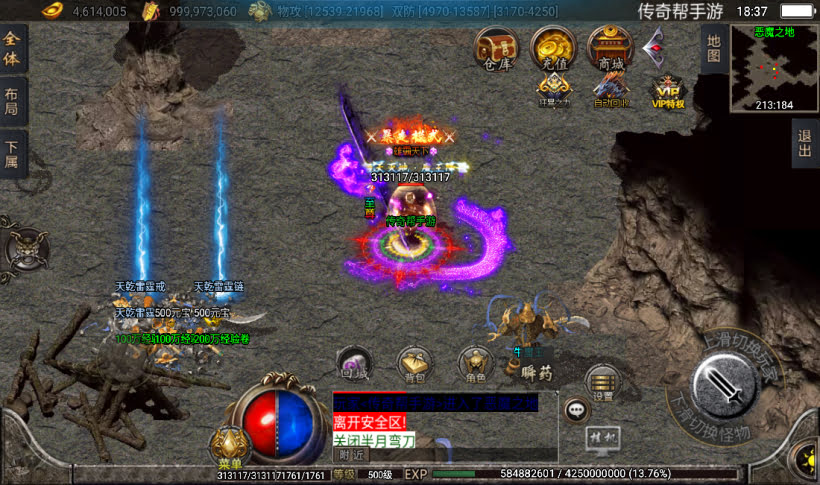Switch to the 布局 tab
The height and width of the screenshot is (485, 820).
[13, 101]
